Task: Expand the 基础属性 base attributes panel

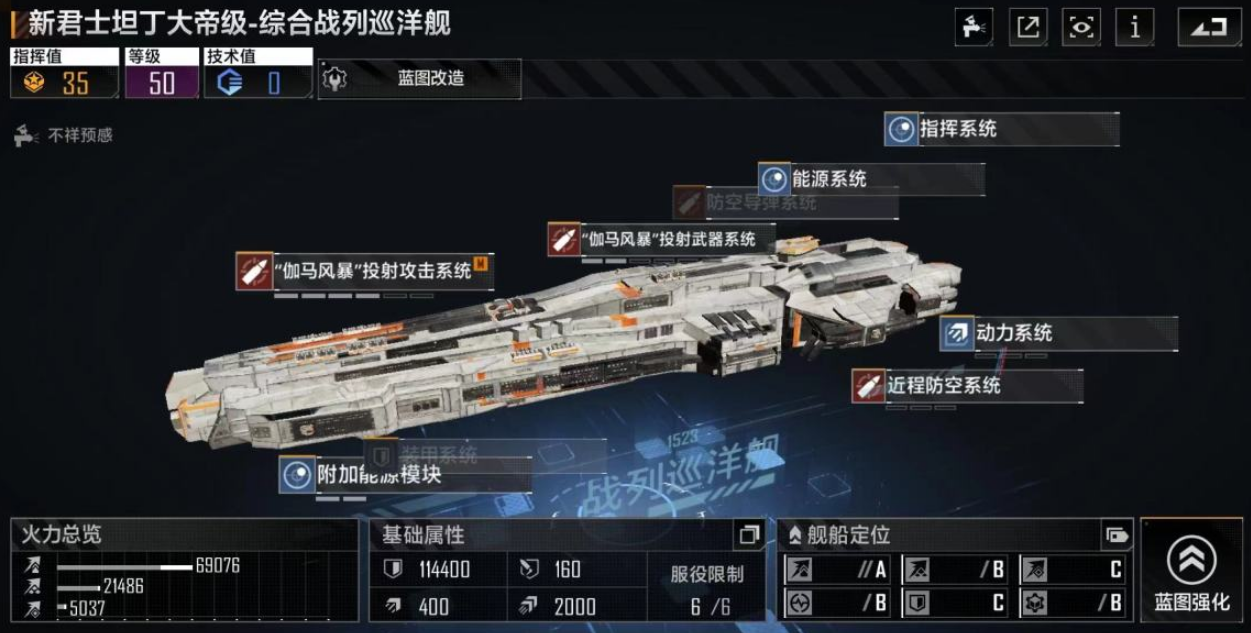Action: tap(749, 535)
